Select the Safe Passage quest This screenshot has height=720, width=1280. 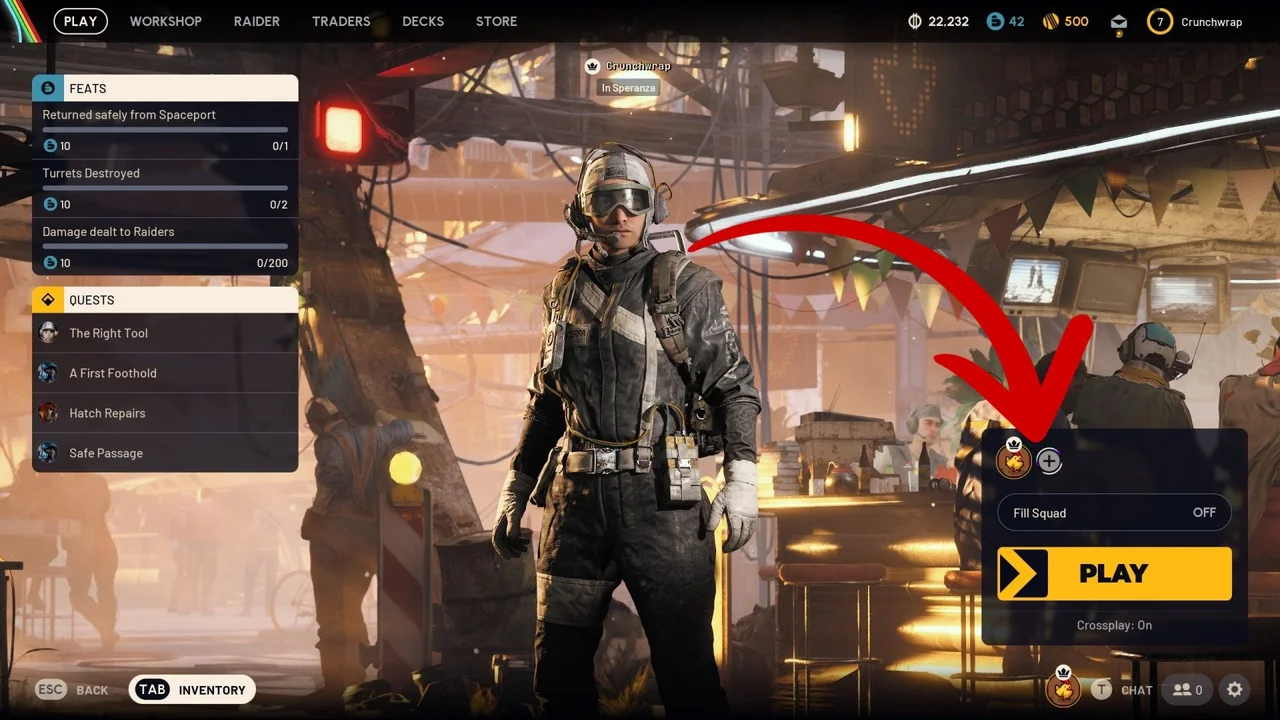pos(105,453)
